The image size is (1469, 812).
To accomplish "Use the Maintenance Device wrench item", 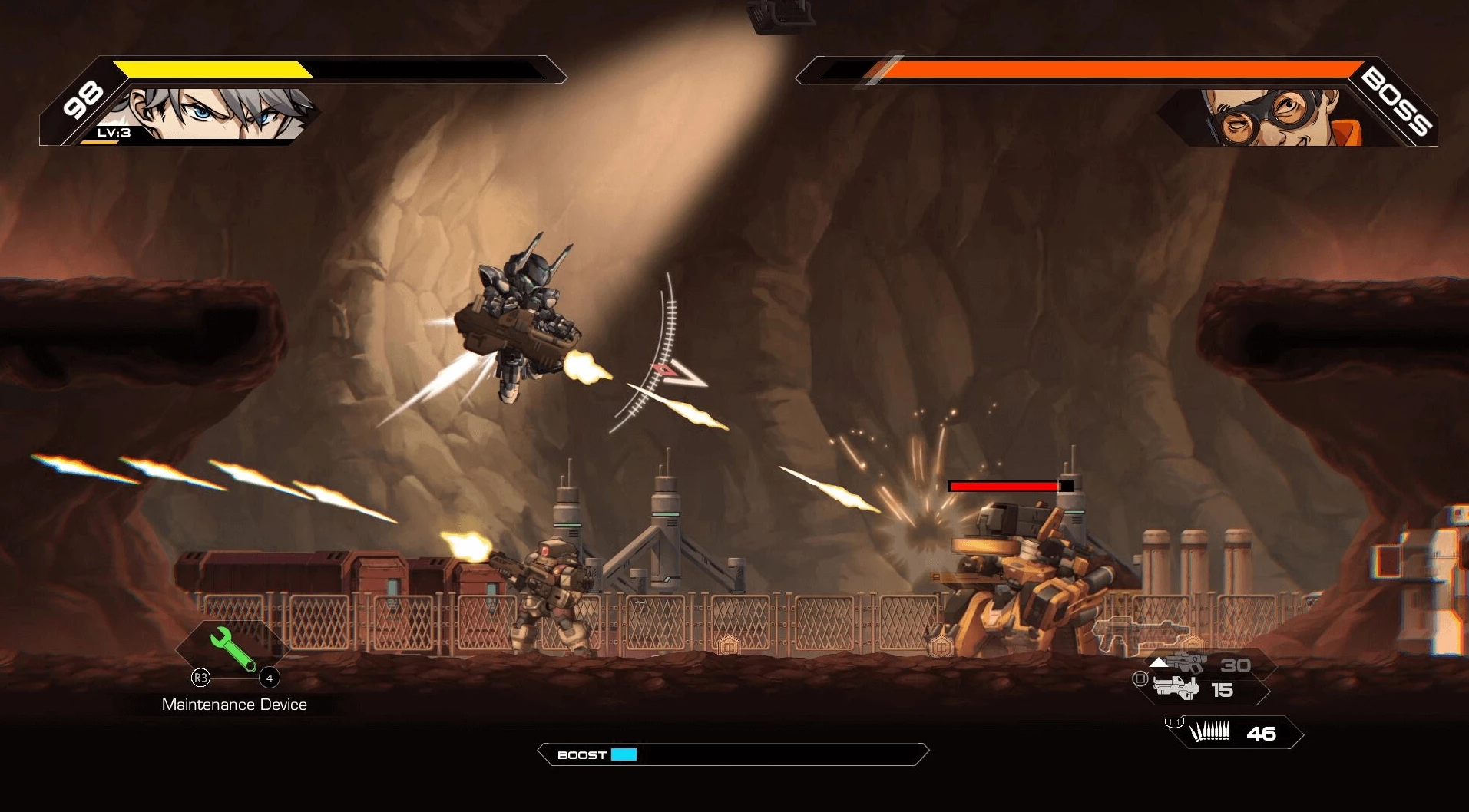I will (x=233, y=649).
